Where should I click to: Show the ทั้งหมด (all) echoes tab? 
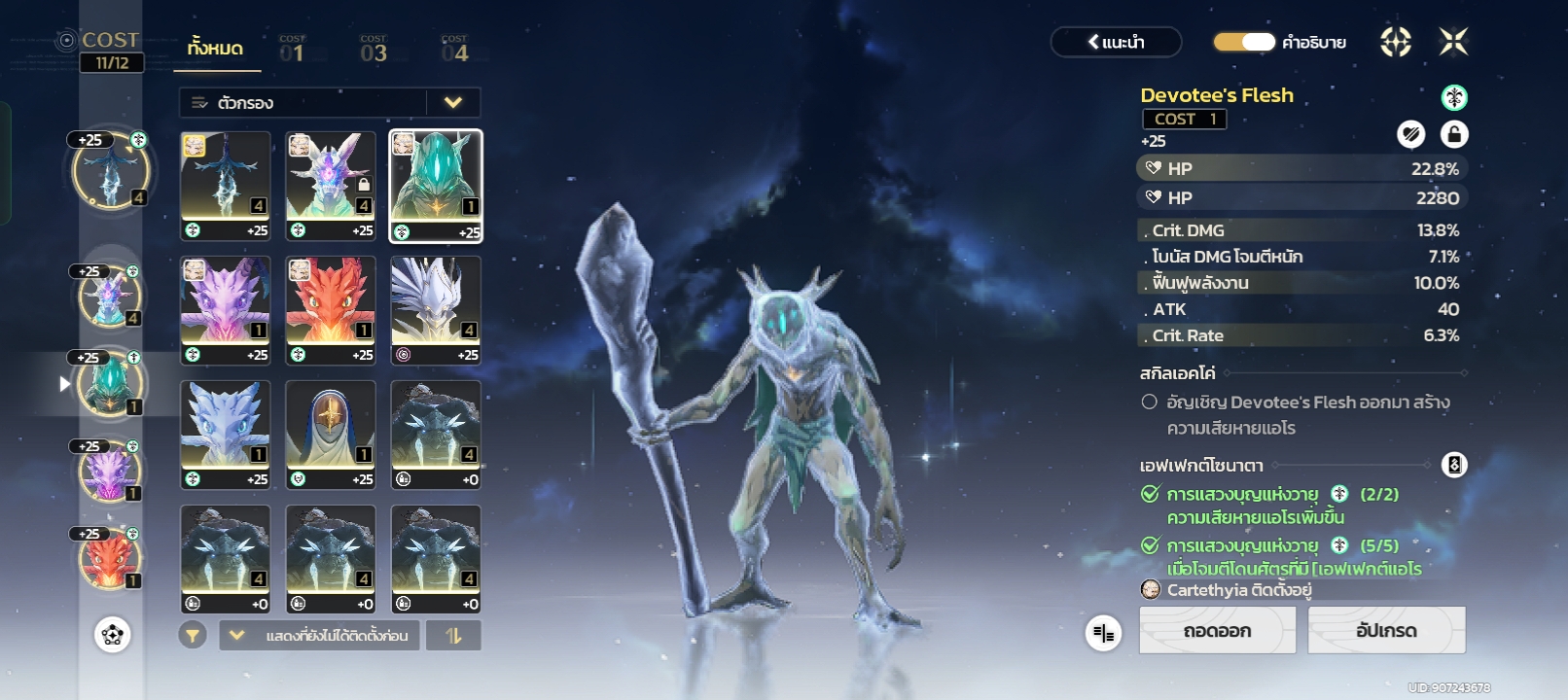(x=216, y=49)
